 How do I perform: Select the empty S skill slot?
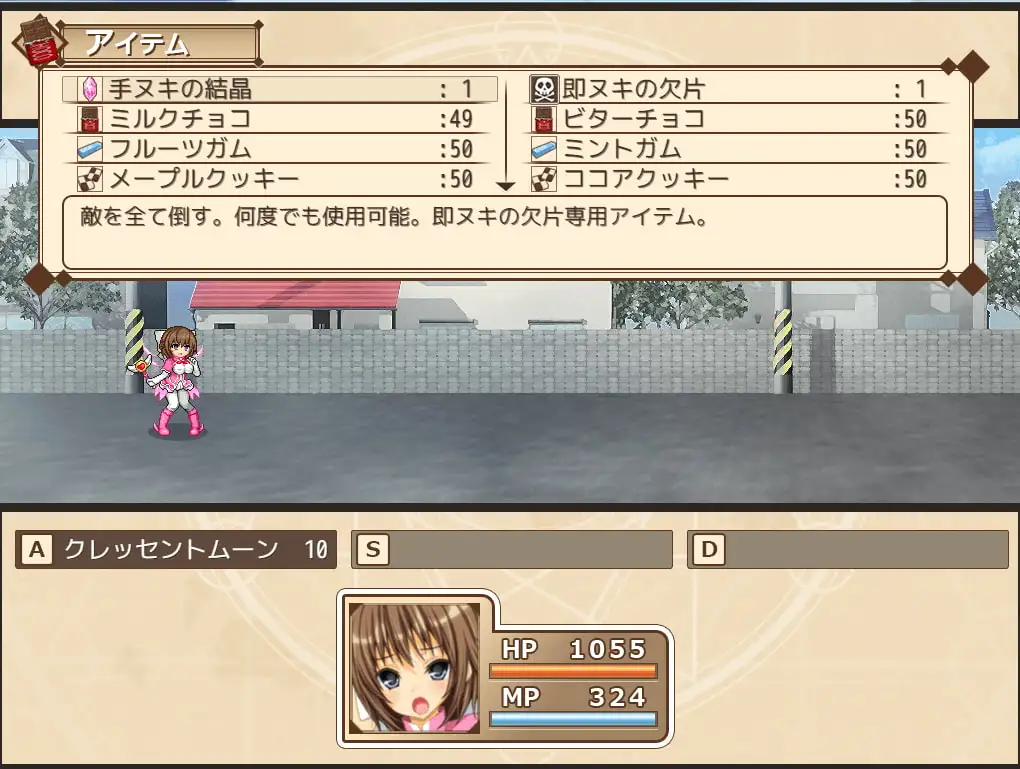pyautogui.click(x=512, y=549)
